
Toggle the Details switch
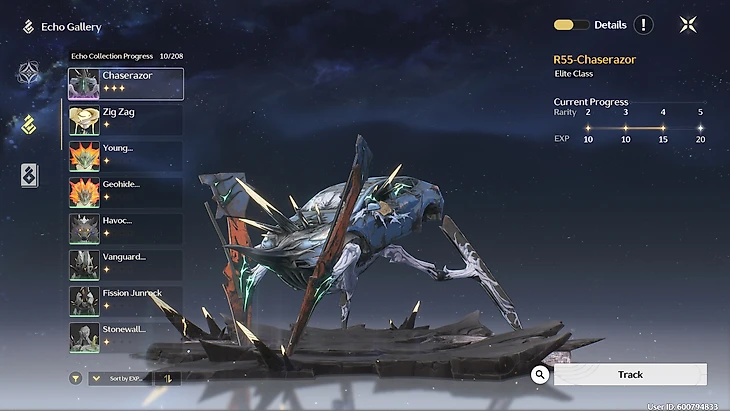(x=571, y=24)
